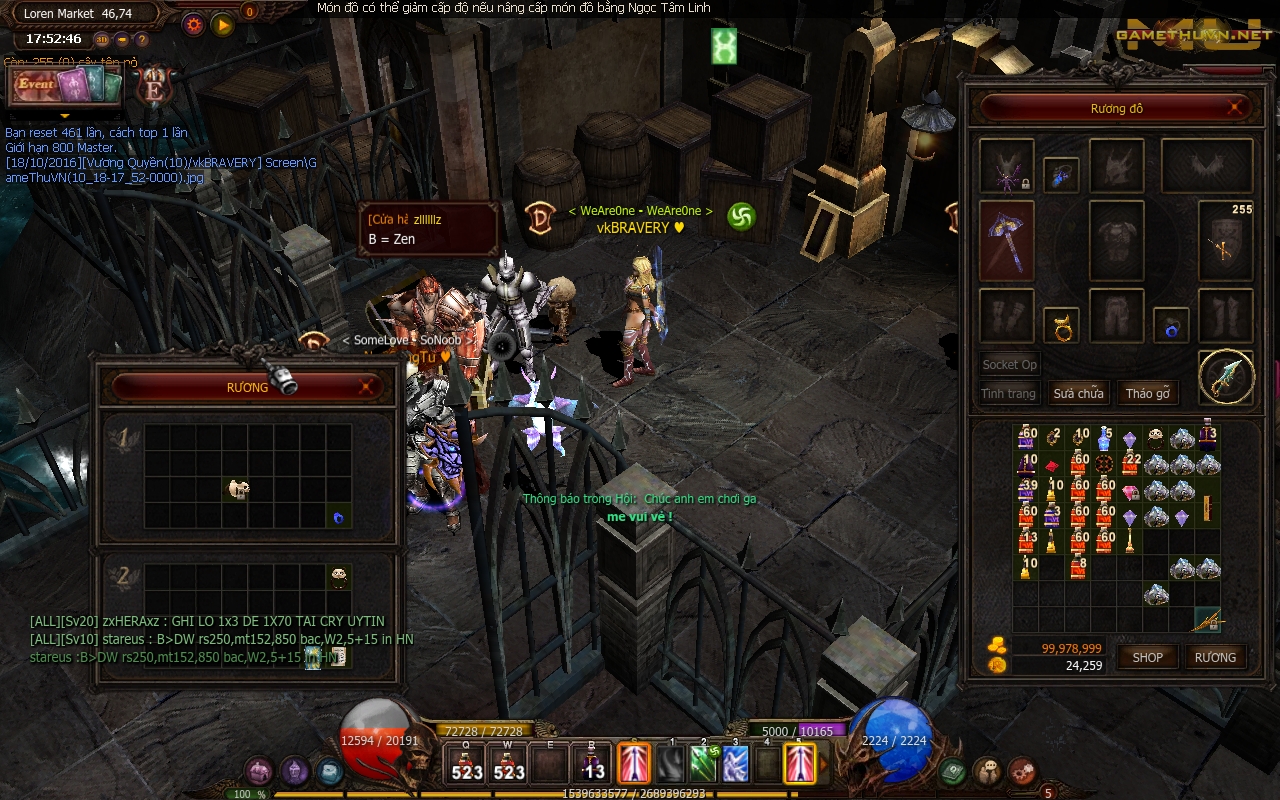Click the gold ring equipment slot

tap(1061, 326)
